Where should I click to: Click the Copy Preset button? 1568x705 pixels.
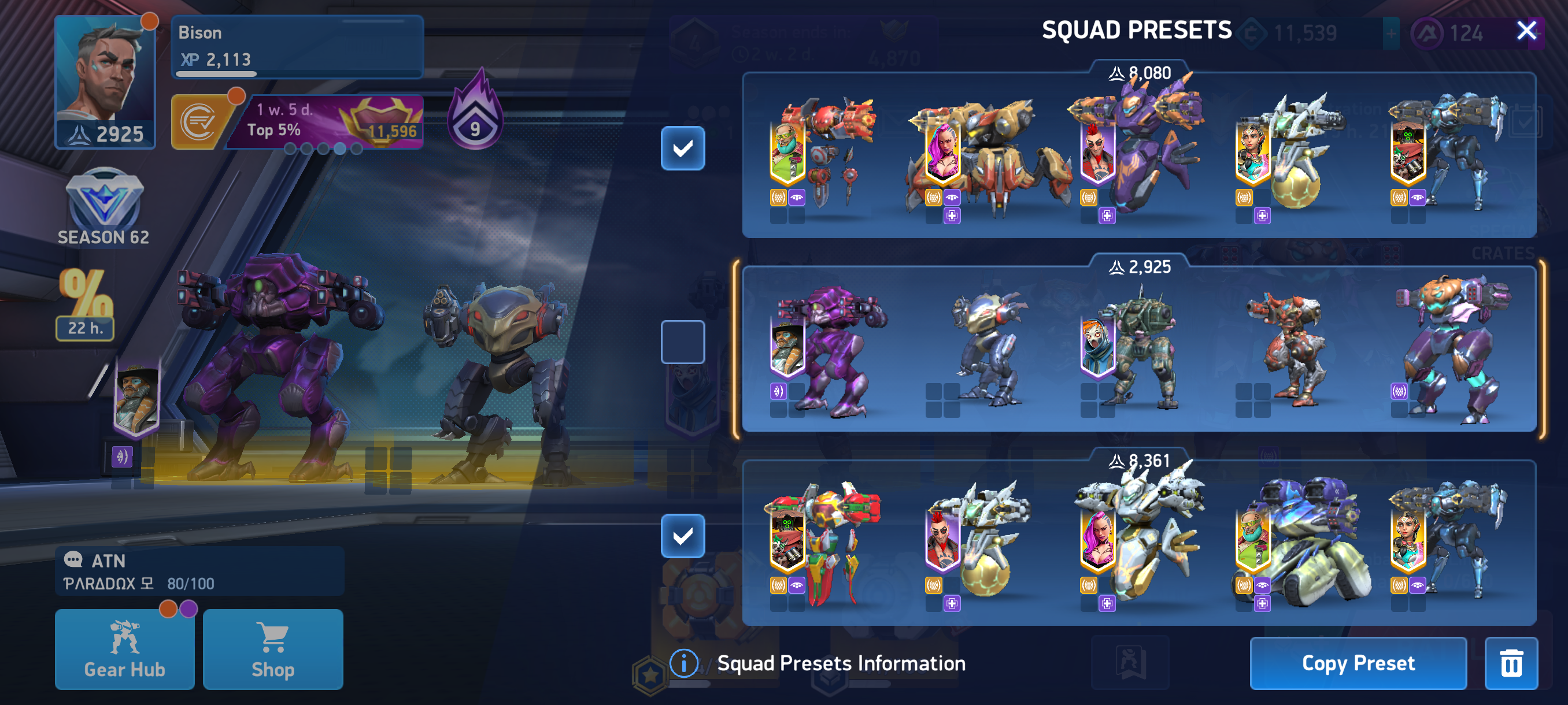[x=1358, y=662]
